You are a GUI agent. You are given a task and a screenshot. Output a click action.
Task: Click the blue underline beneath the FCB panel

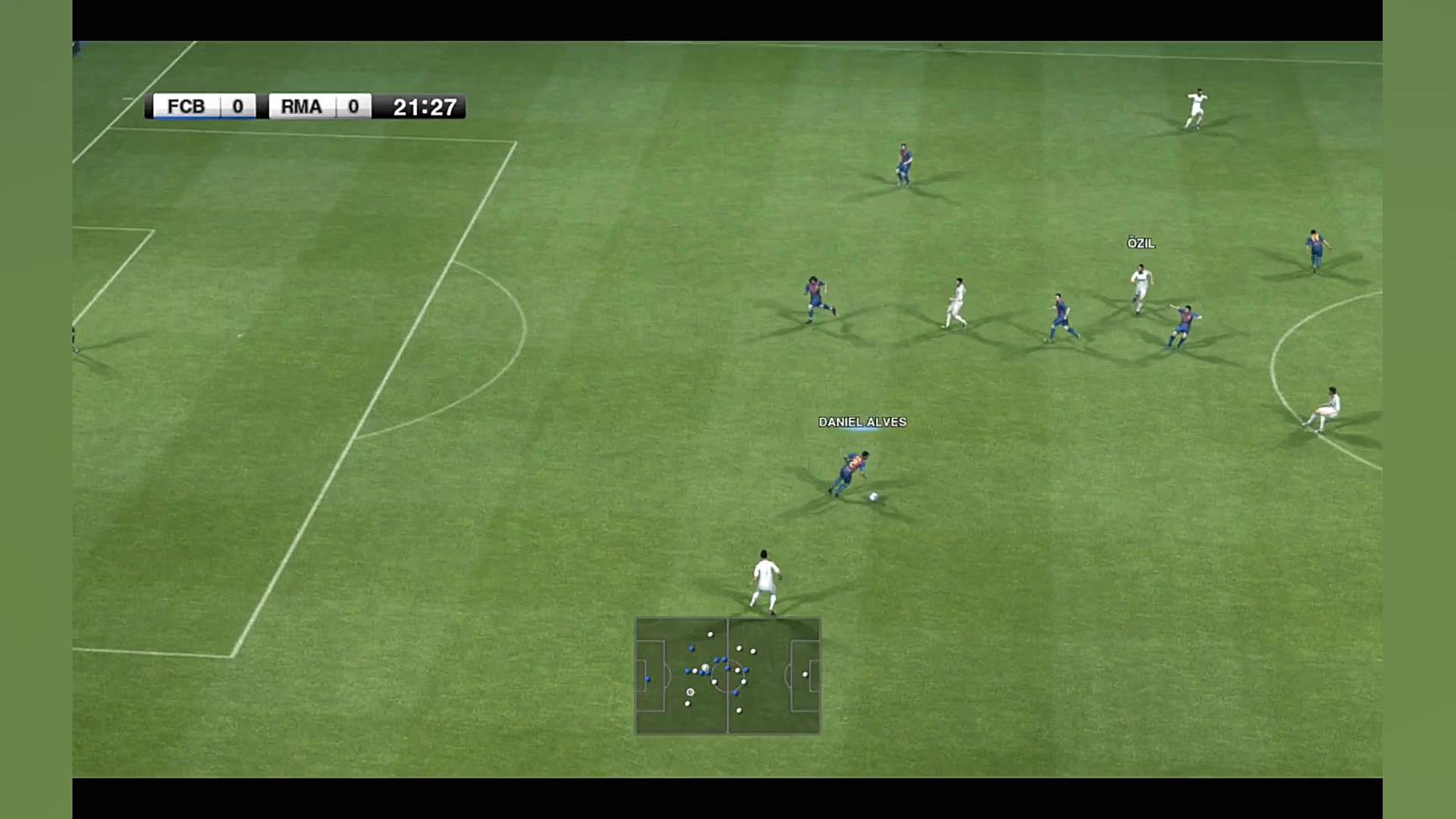click(202, 119)
